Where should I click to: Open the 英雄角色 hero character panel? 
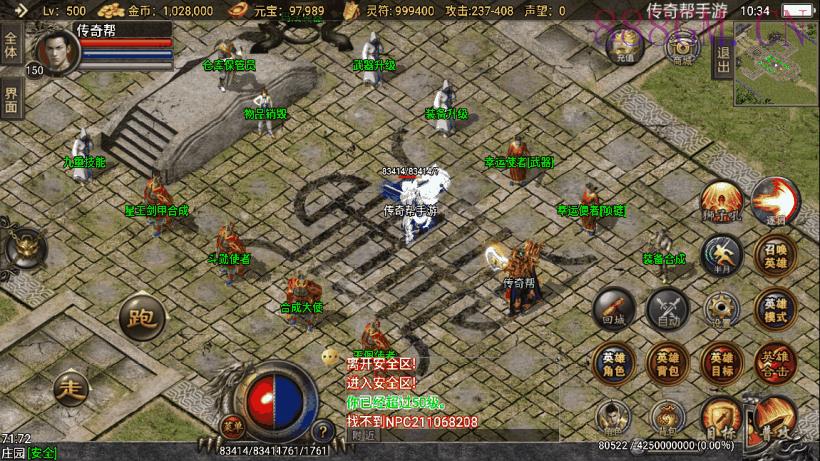[613, 364]
